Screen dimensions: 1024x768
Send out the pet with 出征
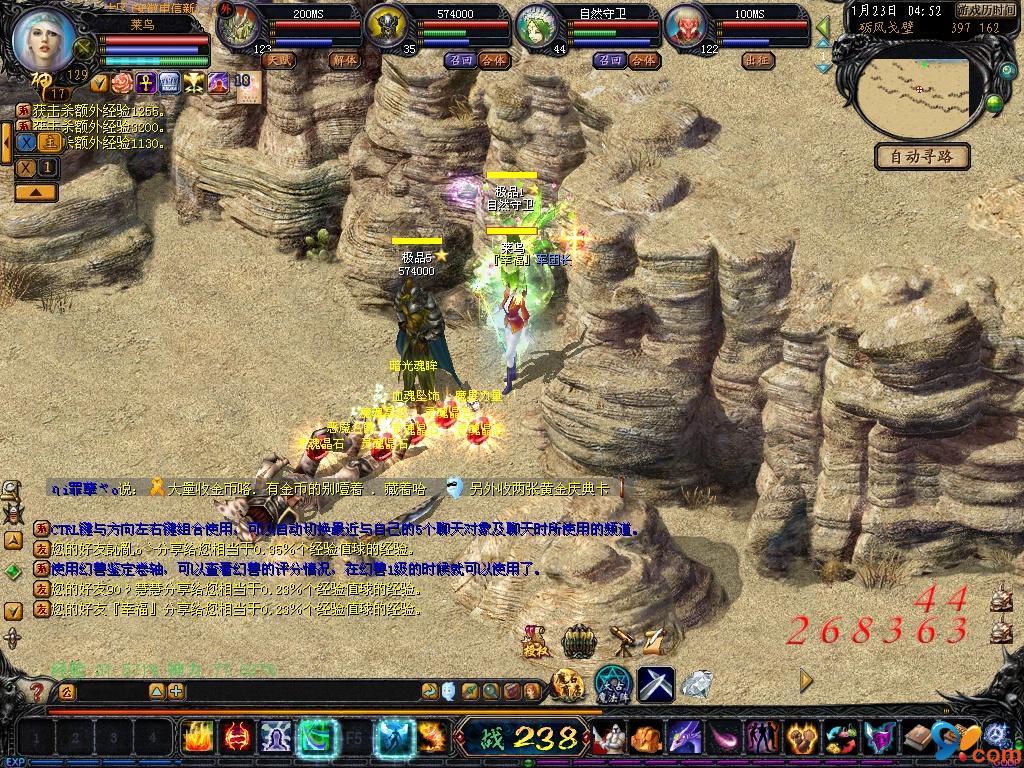pyautogui.click(x=758, y=60)
